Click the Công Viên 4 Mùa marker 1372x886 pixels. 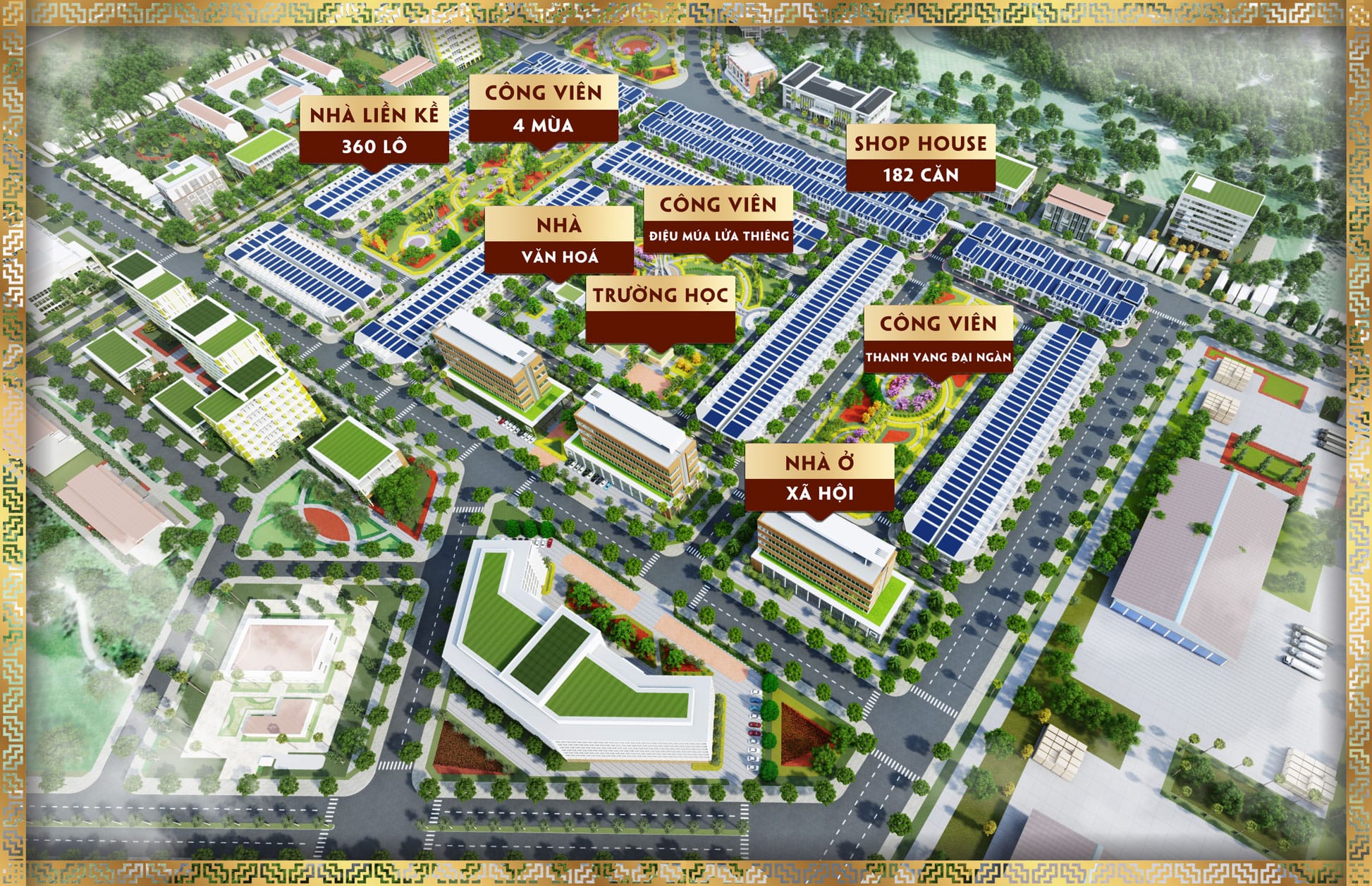(544, 109)
